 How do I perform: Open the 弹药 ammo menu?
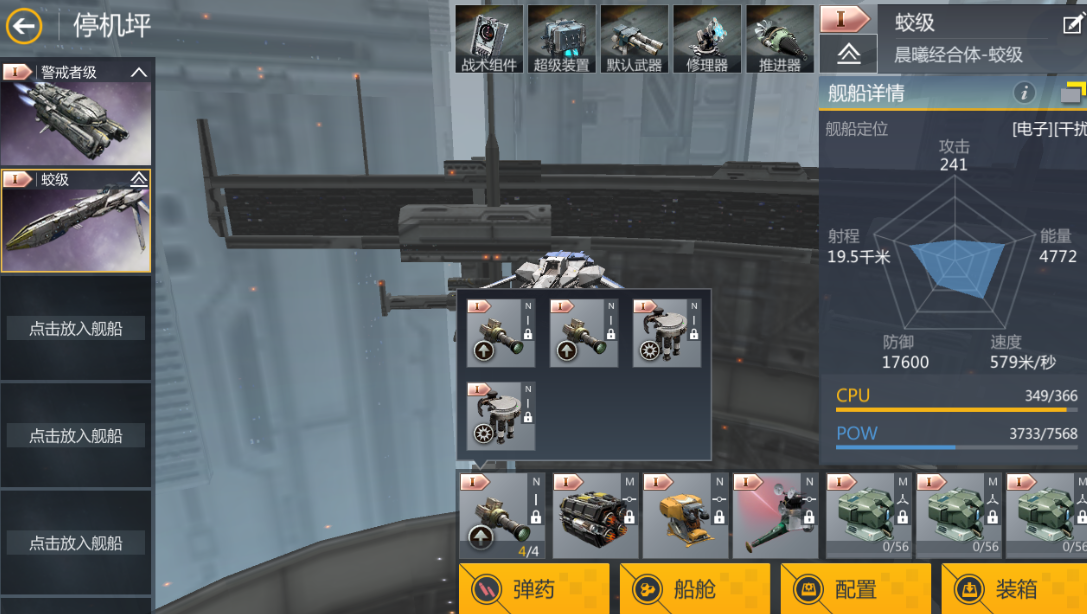[x=534, y=589]
